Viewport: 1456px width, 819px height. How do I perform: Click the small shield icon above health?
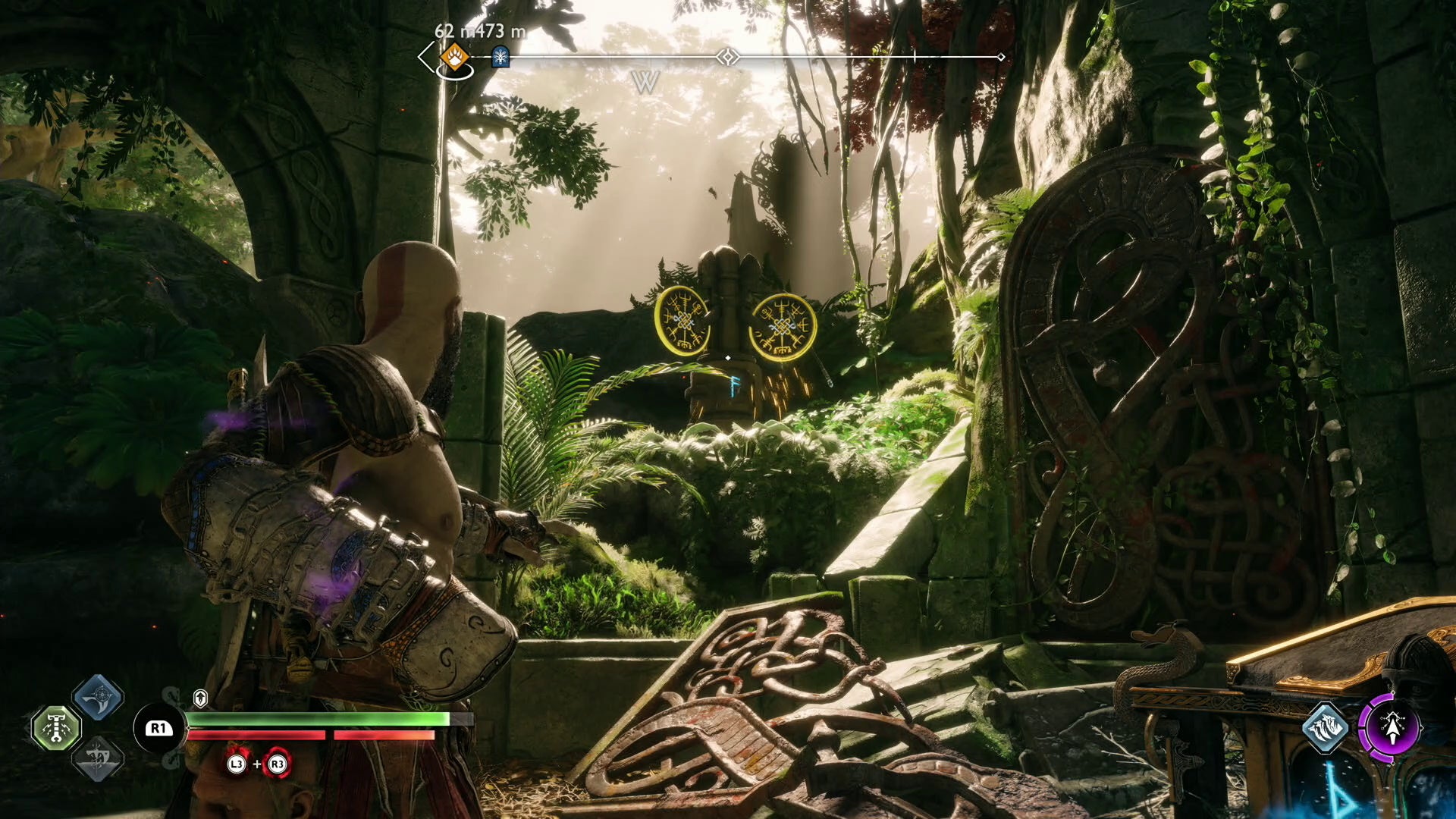tap(200, 698)
